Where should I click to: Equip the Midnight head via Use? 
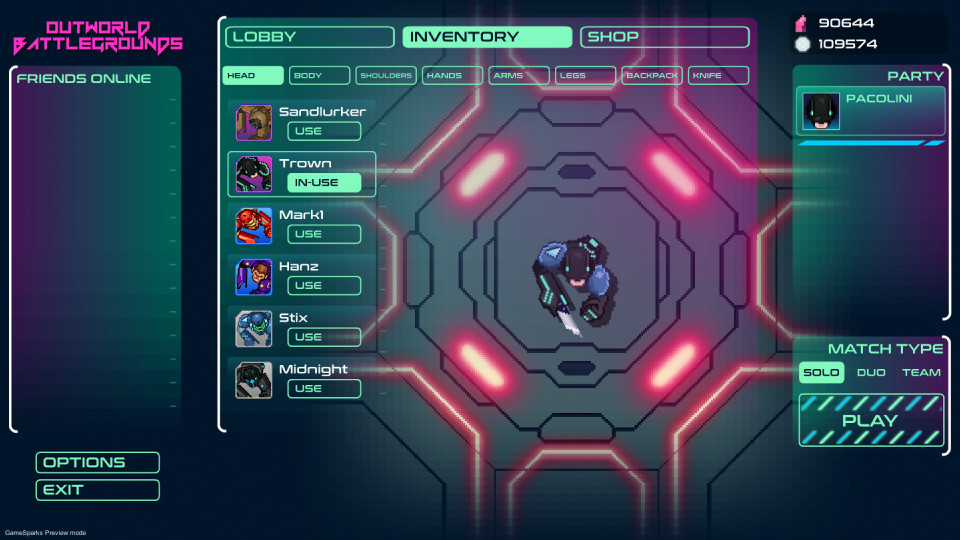tap(324, 388)
